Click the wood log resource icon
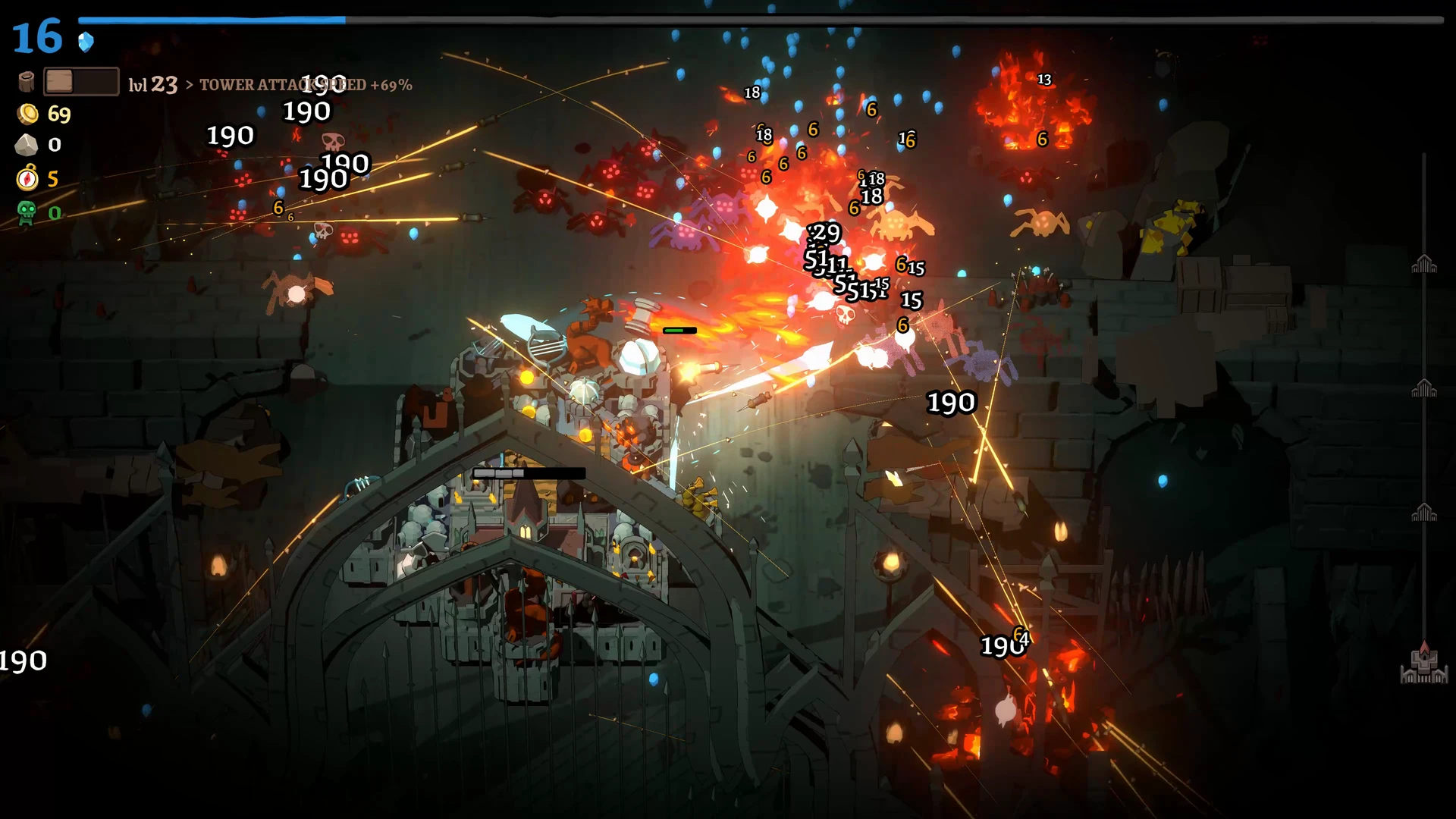 pyautogui.click(x=27, y=82)
